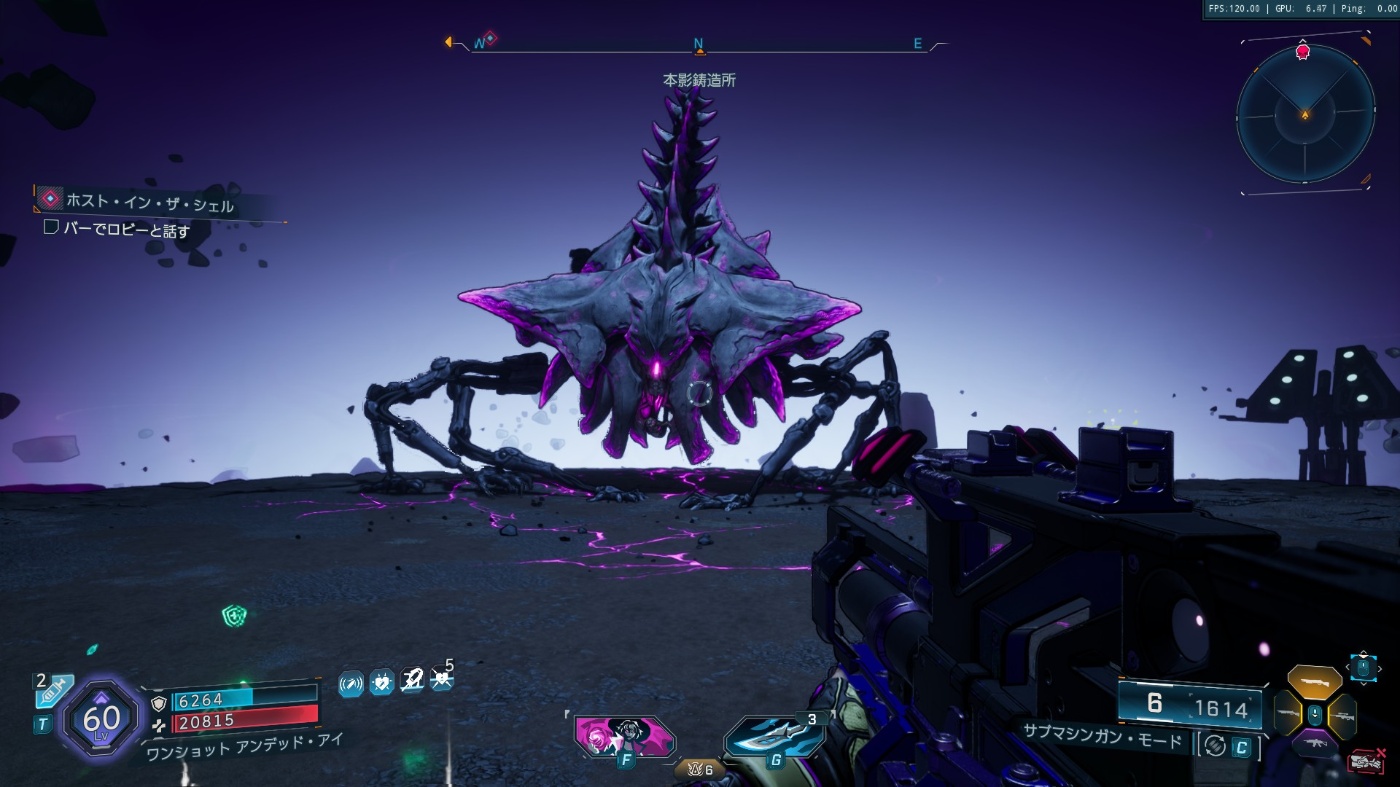Inspect the glowing heart status buff icon
1400x787 pixels.
tap(381, 683)
